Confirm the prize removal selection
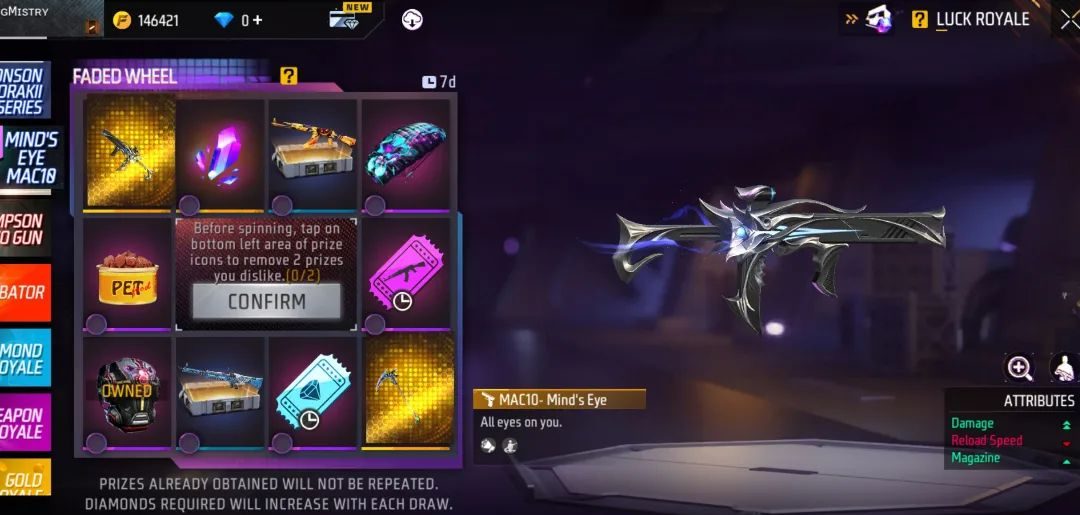The width and height of the screenshot is (1080, 515). click(x=266, y=301)
